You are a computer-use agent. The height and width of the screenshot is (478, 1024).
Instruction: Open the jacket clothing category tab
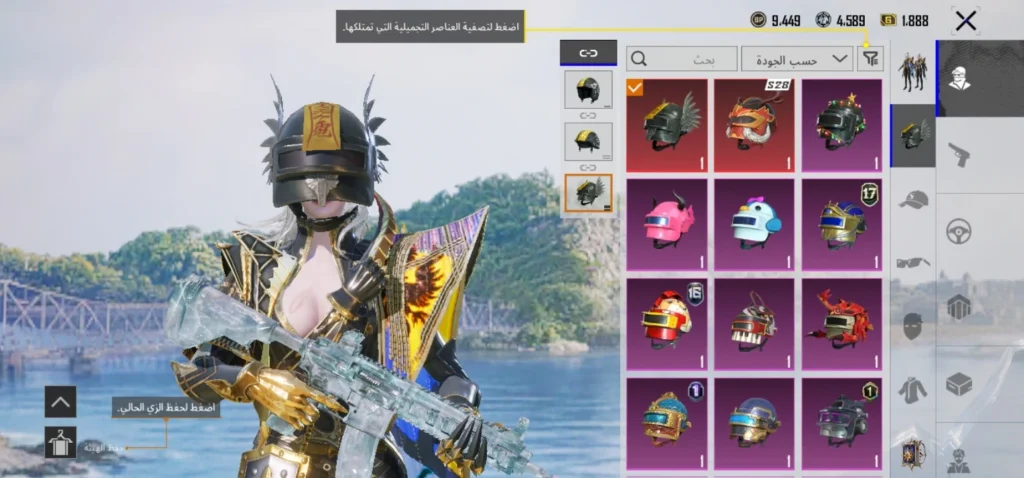pyautogui.click(x=912, y=390)
